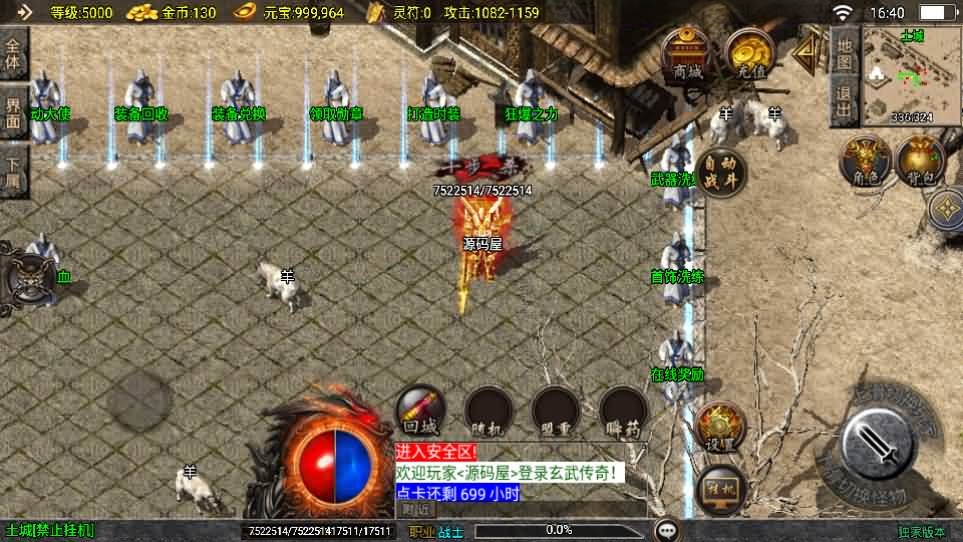
Task: Open the 商城 shop
Action: pyautogui.click(x=688, y=53)
